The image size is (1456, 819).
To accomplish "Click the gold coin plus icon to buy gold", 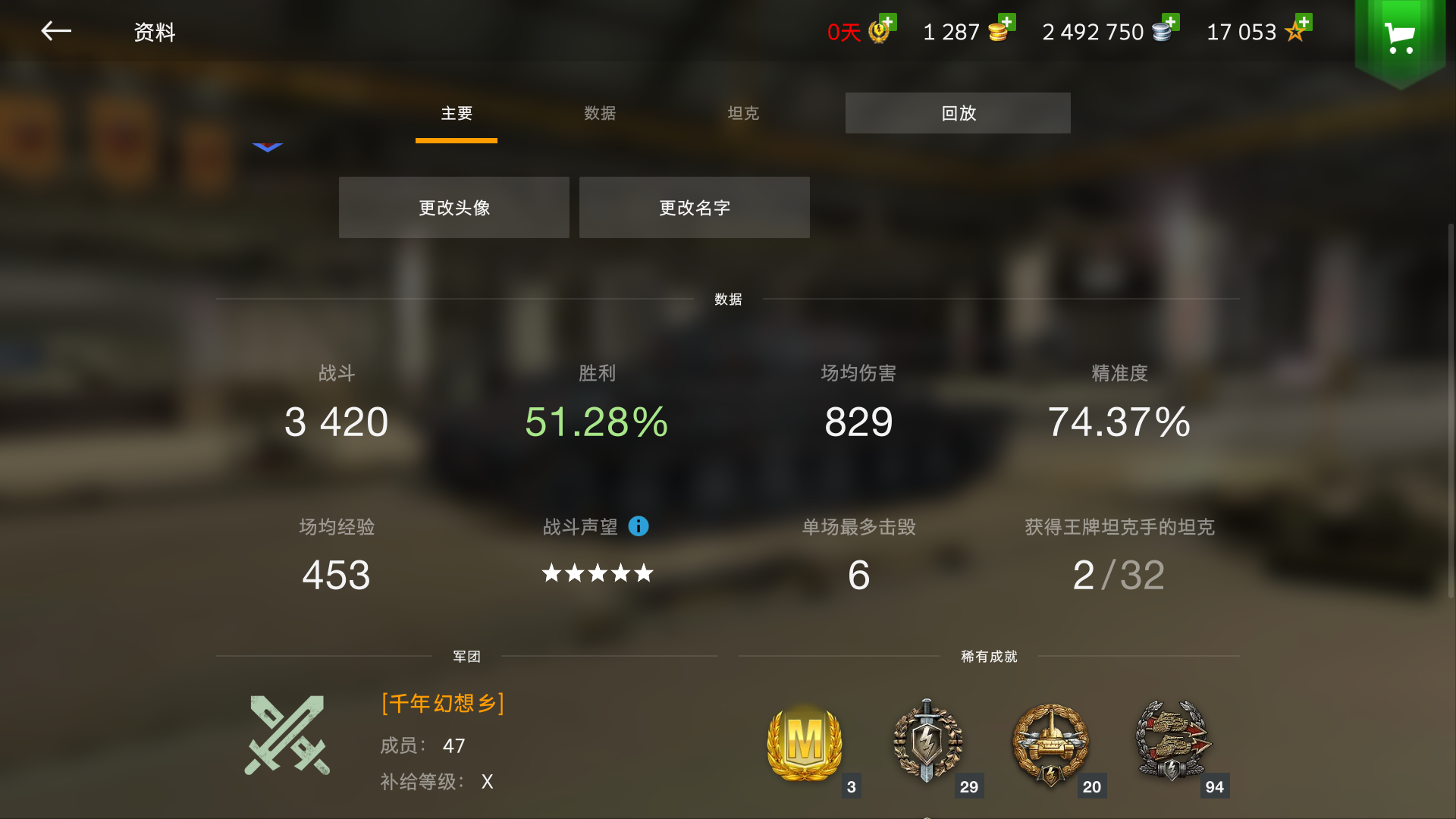I will point(1008,21).
